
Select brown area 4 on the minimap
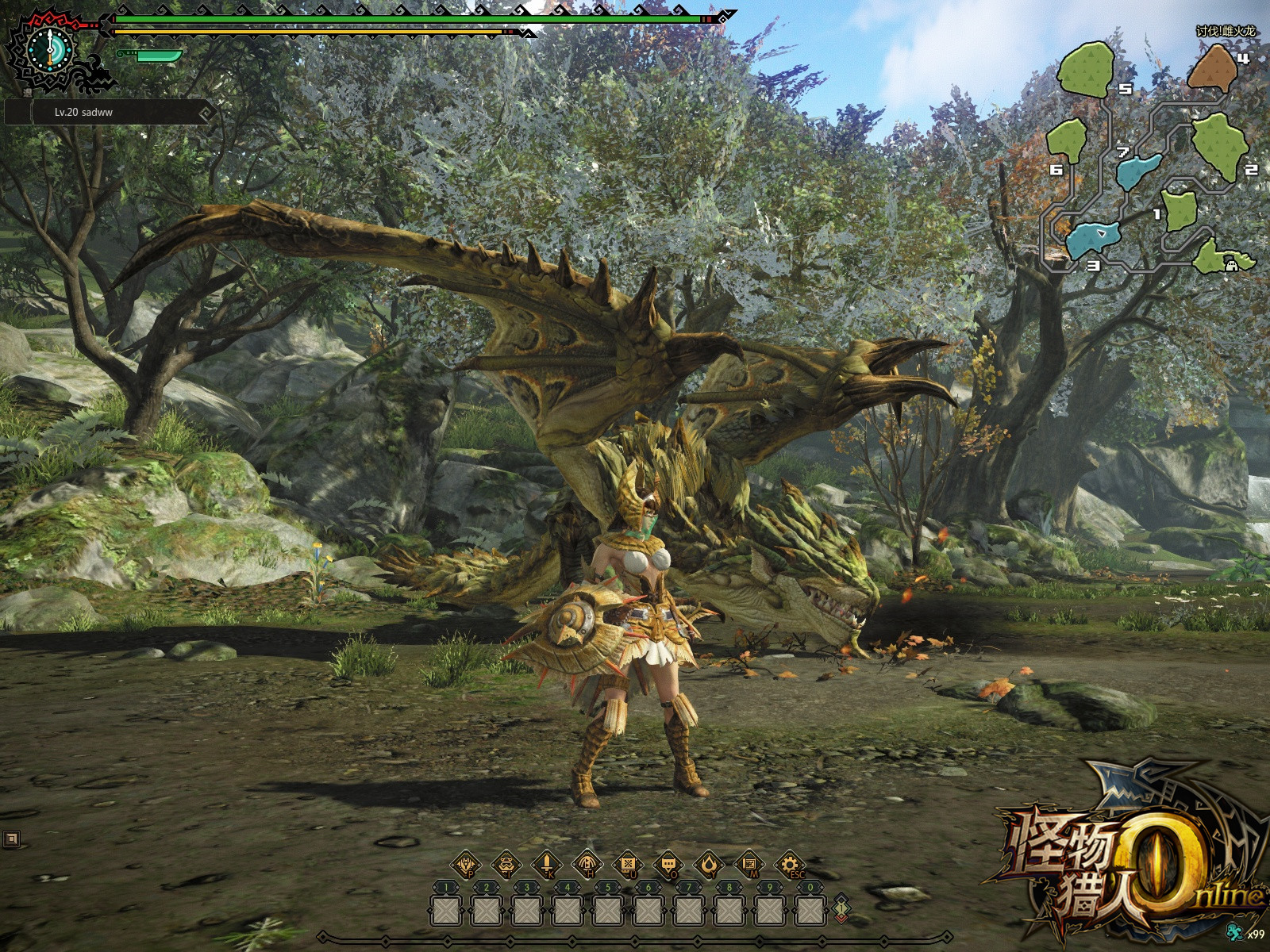point(1211,68)
